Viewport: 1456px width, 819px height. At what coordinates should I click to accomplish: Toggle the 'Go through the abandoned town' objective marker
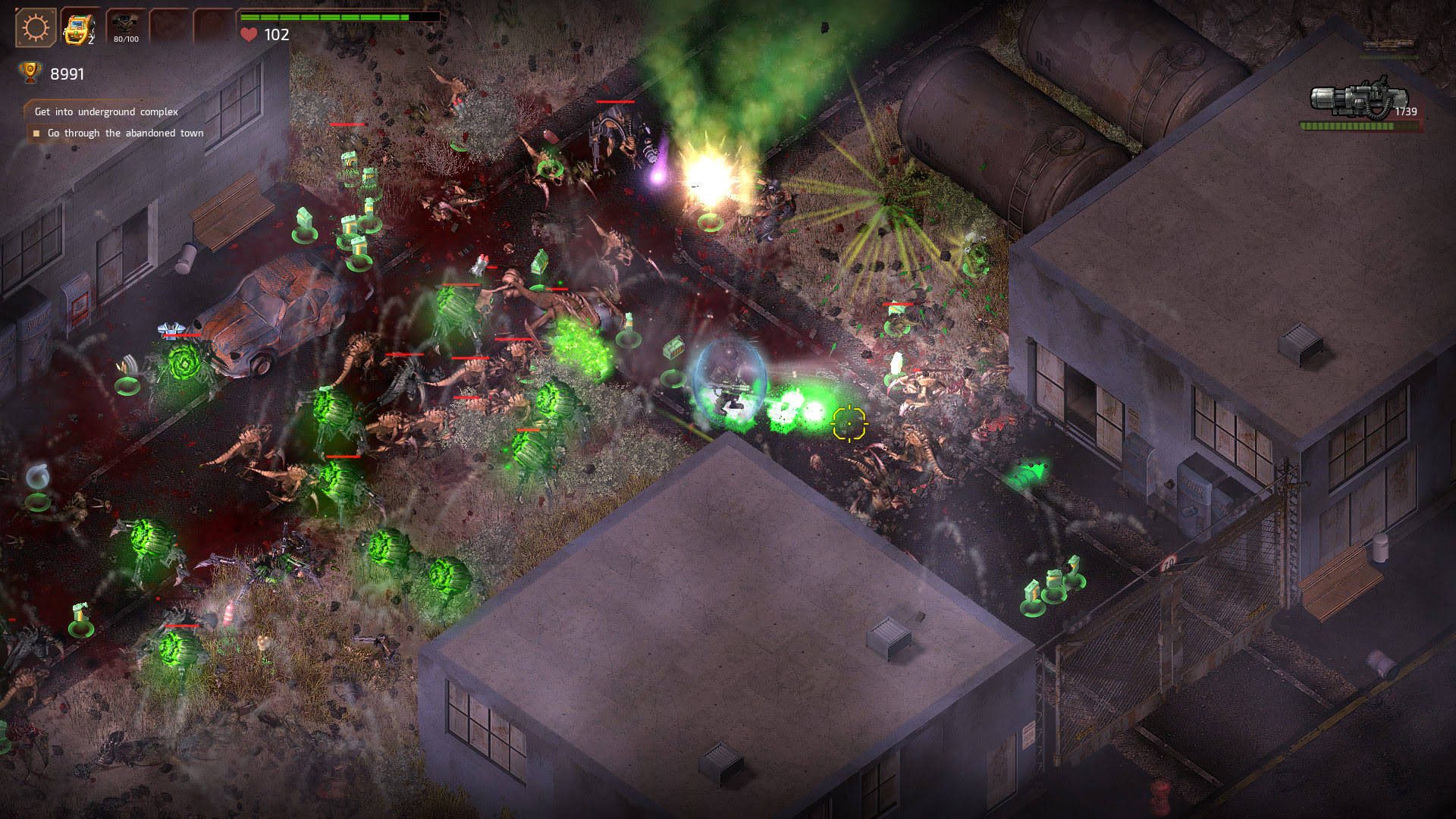(x=36, y=133)
